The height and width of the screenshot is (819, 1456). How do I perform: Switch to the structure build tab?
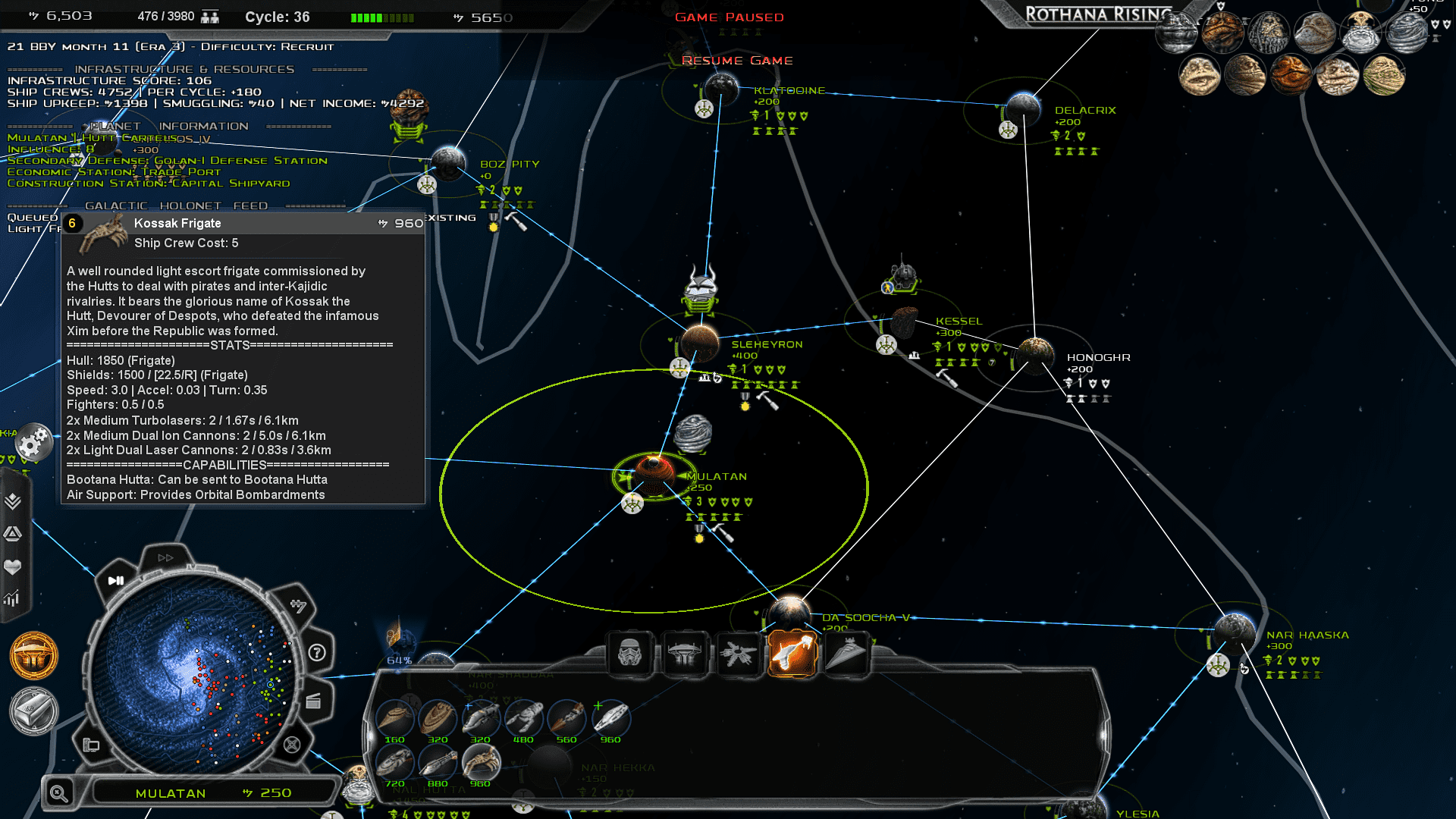point(684,653)
